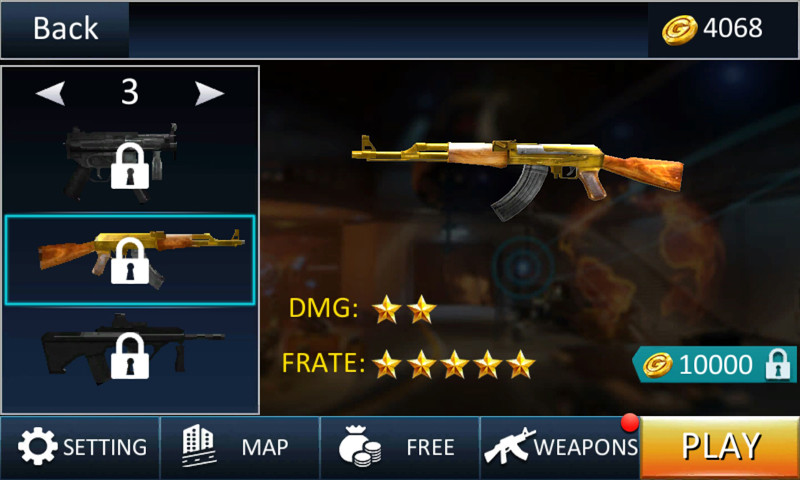Show the previous weapon page with left arrow
The width and height of the screenshot is (800, 480).
[x=51, y=93]
